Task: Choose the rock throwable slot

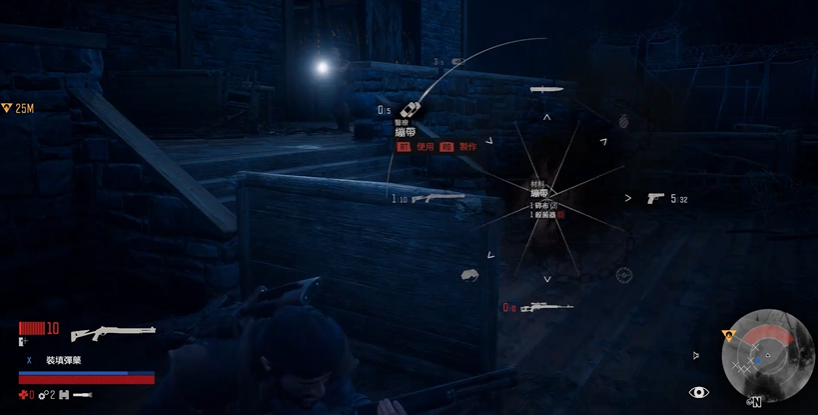Action: [469, 274]
